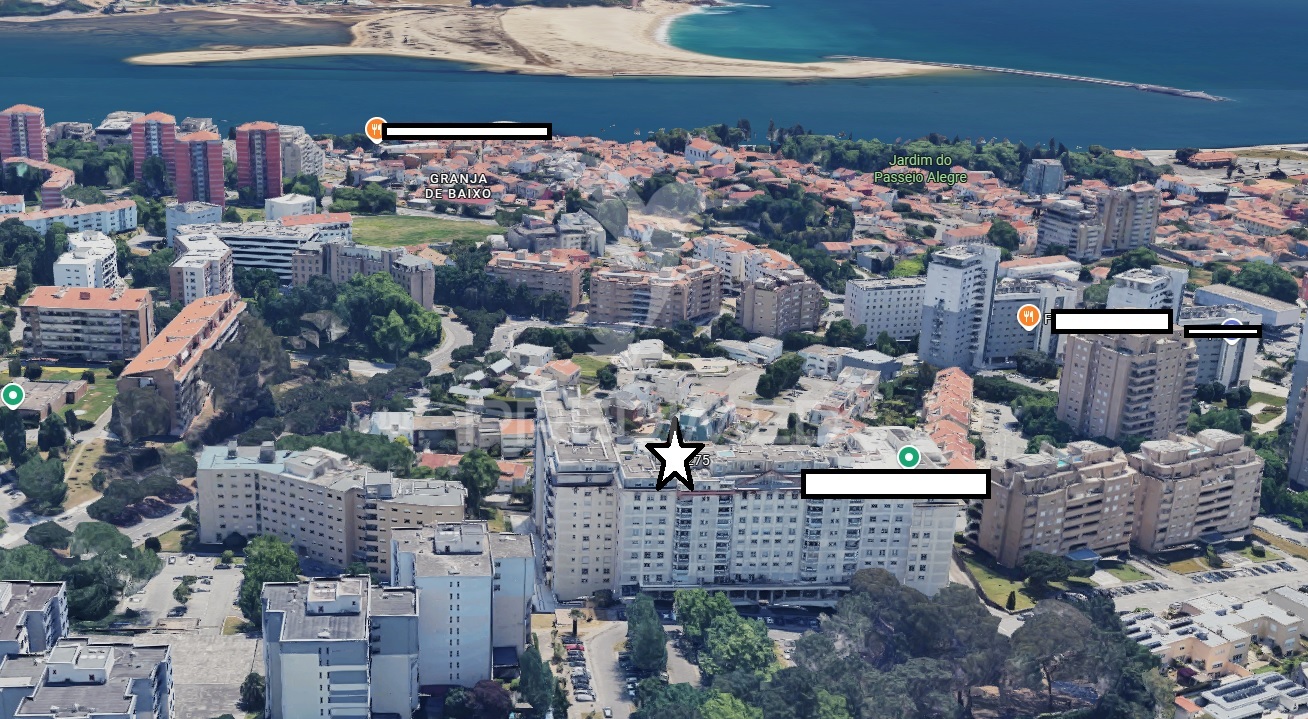Screen dimensions: 1308x719
Task: Click the white star marker
Action: [x=676, y=457]
